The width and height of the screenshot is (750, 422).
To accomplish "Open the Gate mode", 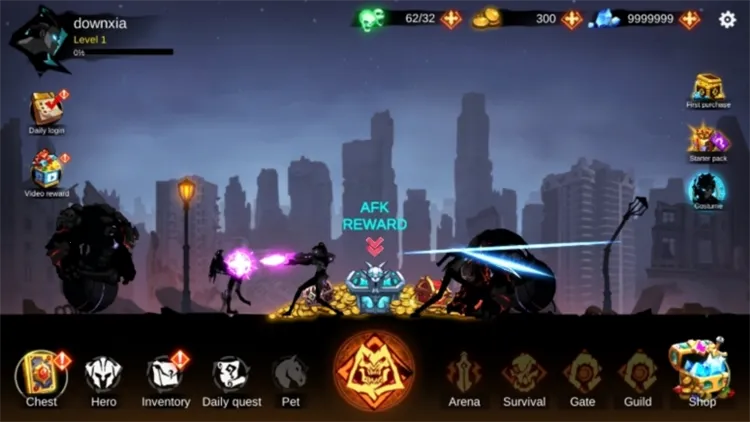I will pos(582,376).
